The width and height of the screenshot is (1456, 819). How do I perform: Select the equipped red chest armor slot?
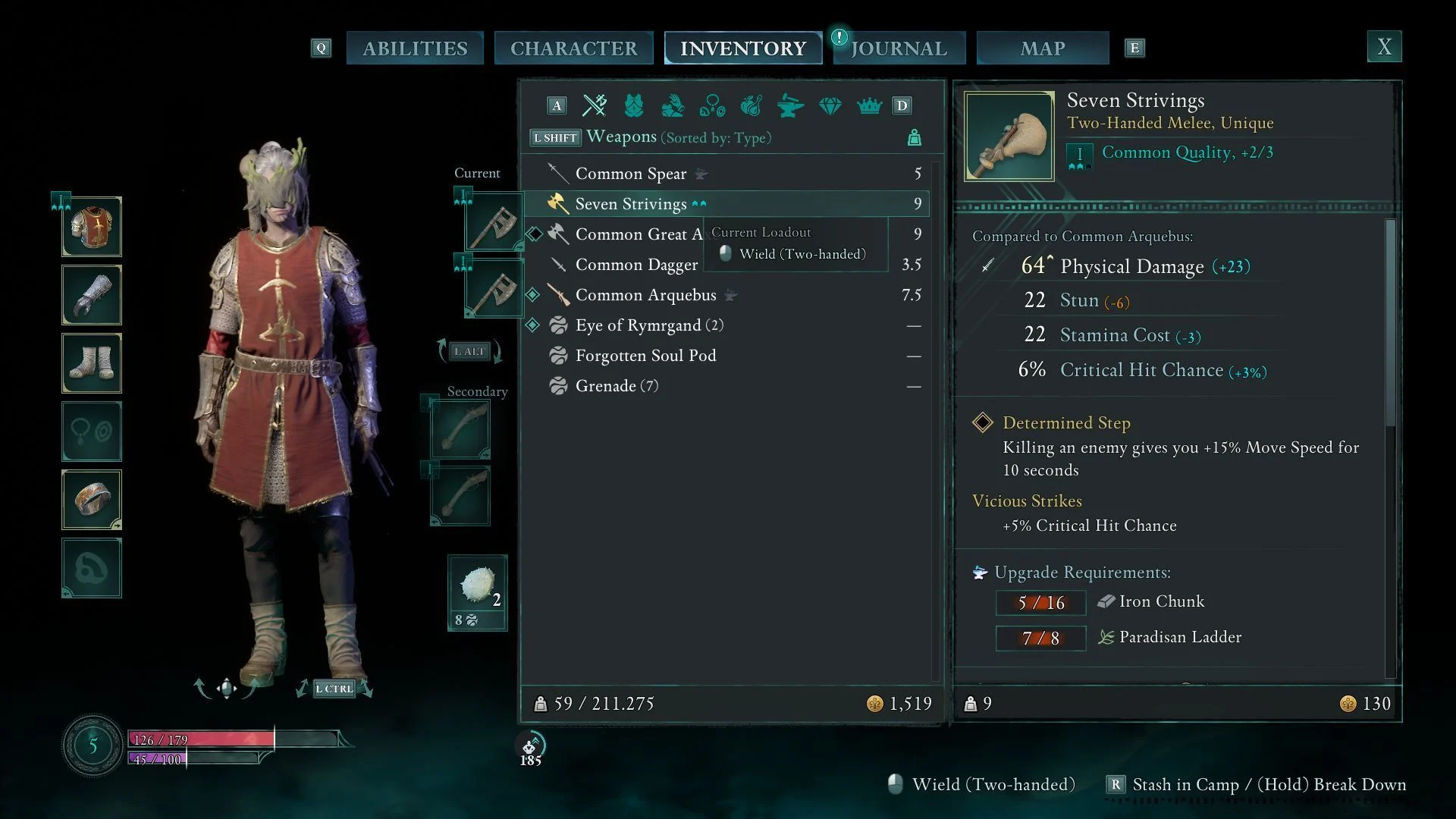coord(92,227)
